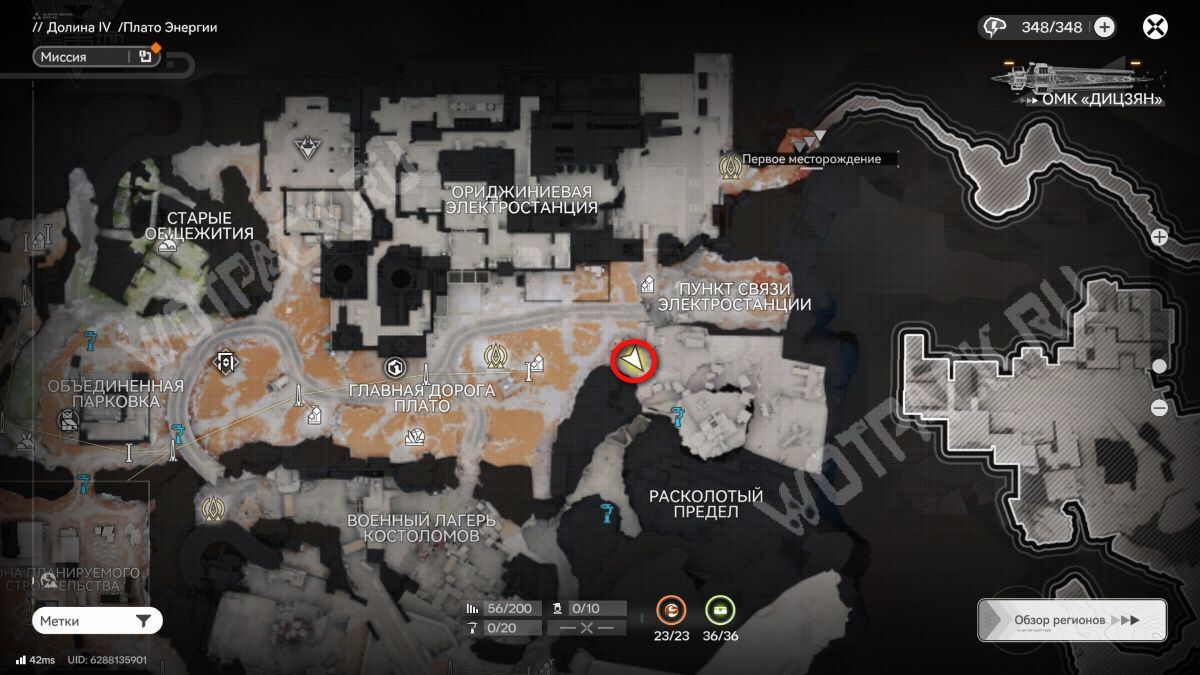The width and height of the screenshot is (1200, 675).
Task: Open the orange chest counter 23/23
Action: pos(672,609)
